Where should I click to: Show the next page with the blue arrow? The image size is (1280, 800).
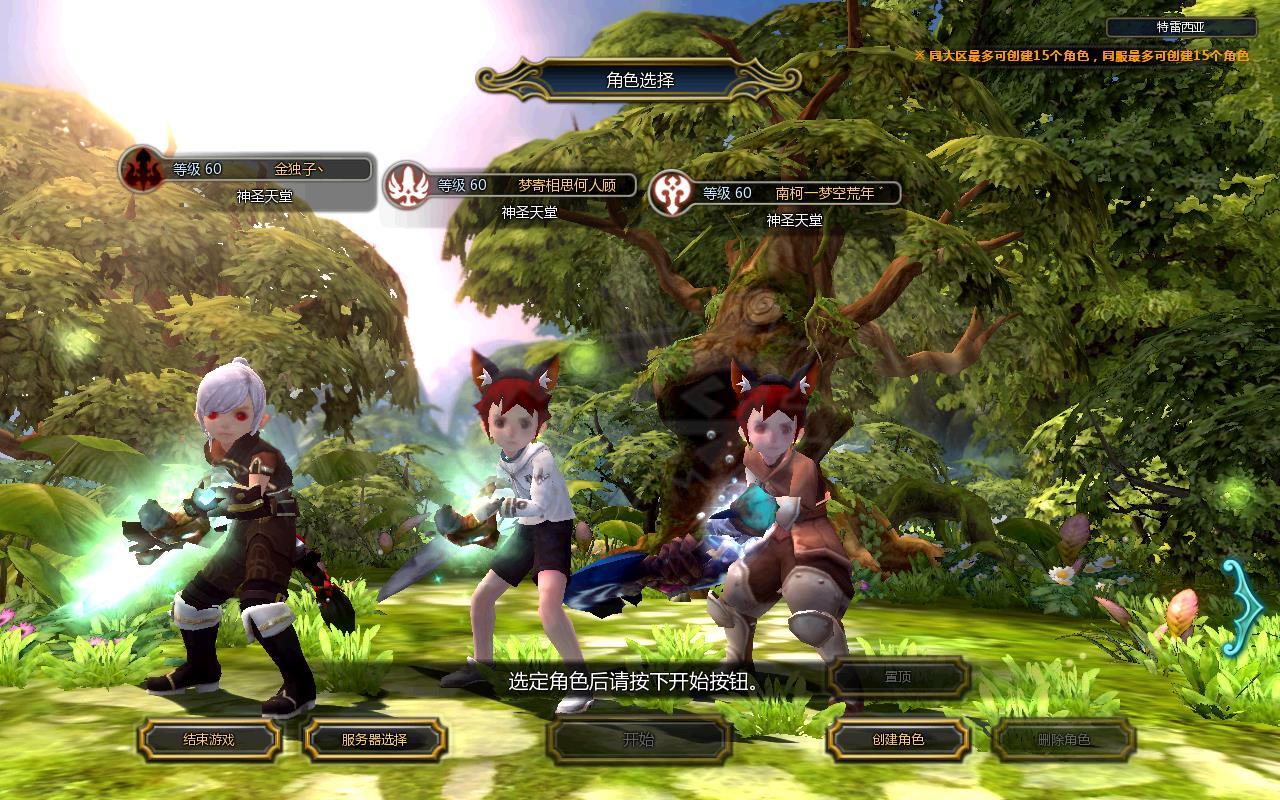1241,607
